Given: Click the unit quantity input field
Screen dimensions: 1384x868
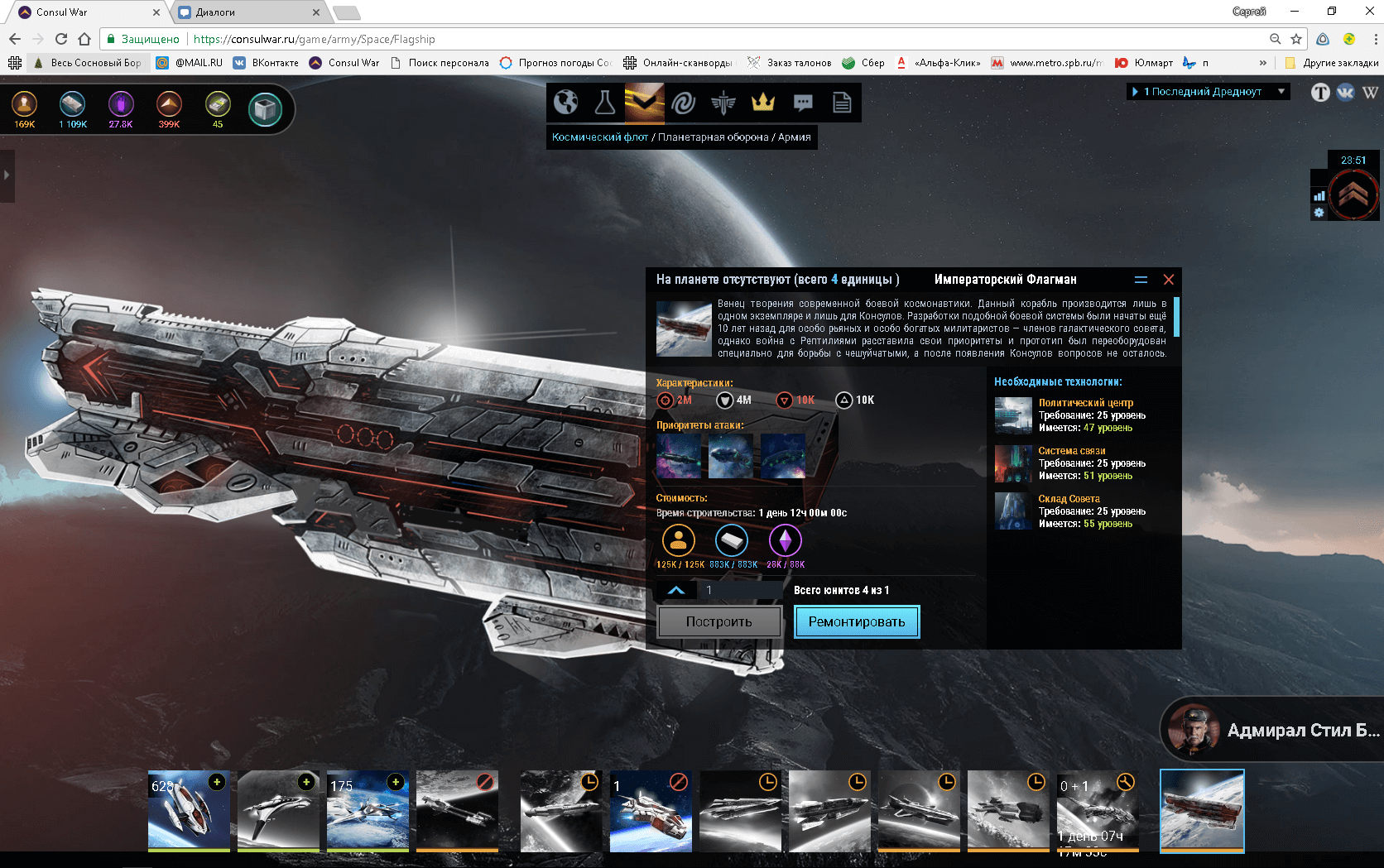Looking at the screenshot, I should 741,590.
